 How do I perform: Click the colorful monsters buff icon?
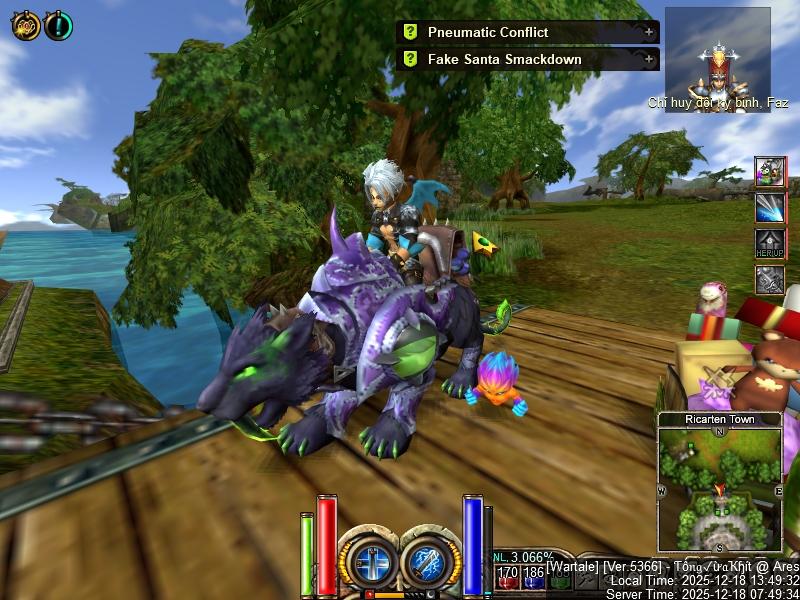pyautogui.click(x=769, y=172)
